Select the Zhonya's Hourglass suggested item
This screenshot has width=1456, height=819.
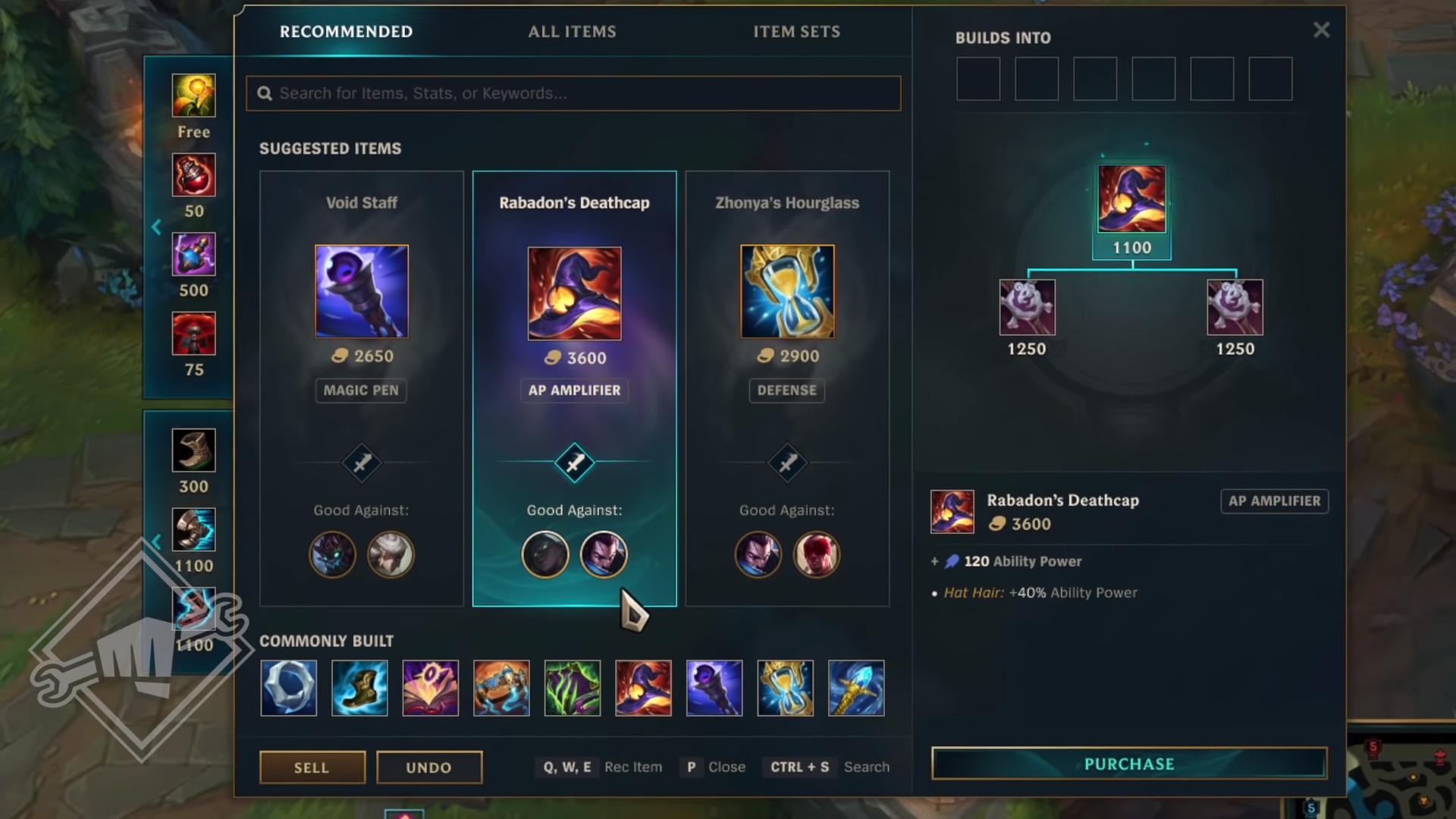tap(786, 292)
